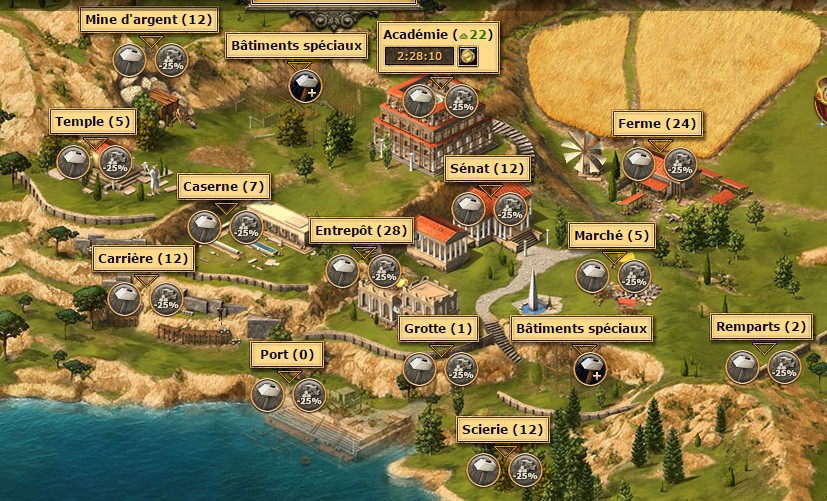This screenshot has height=501, width=827.
Task: Choose the -25% upgrade for Grotte
Action: click(x=461, y=369)
